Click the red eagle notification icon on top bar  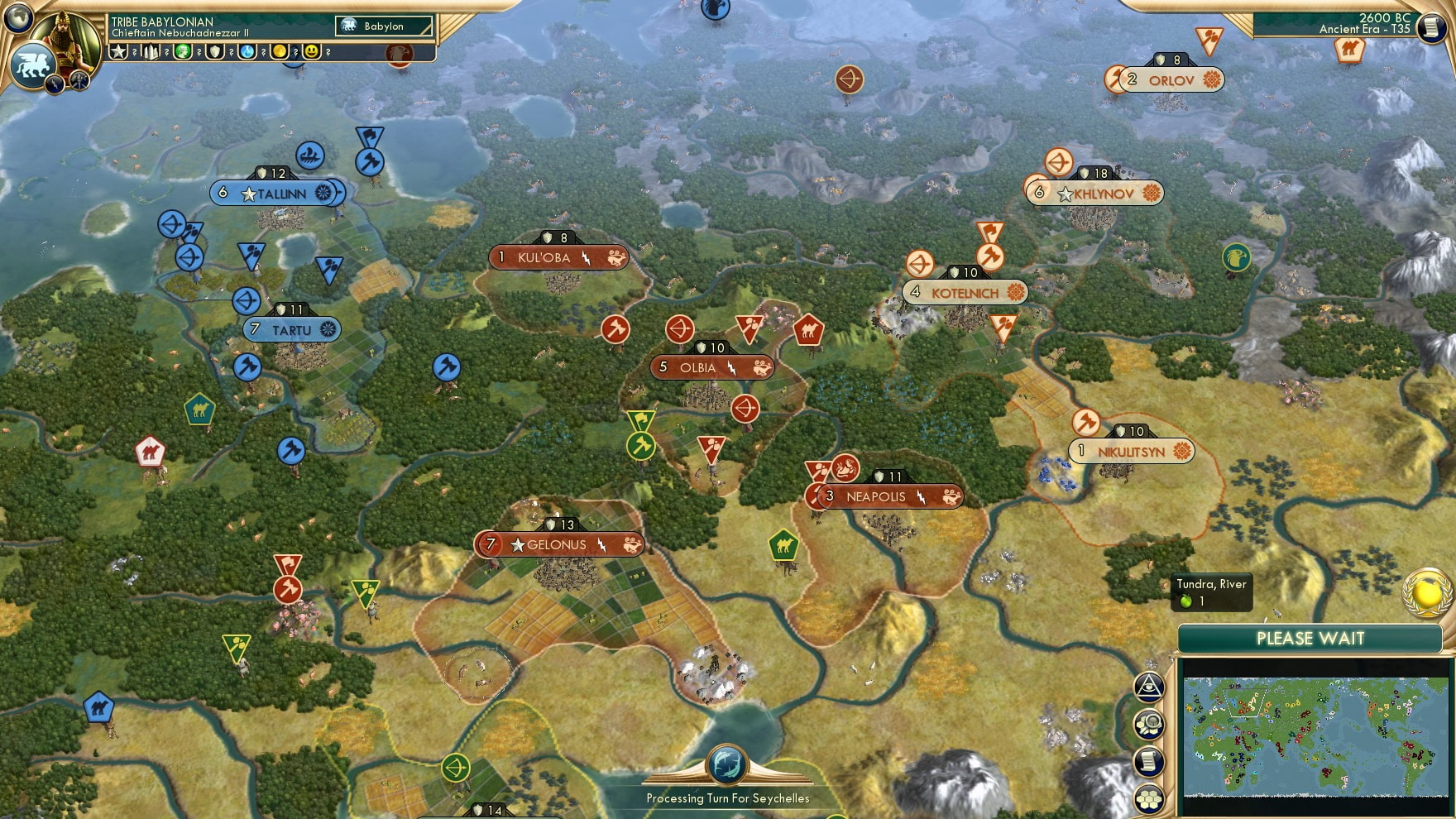pyautogui.click(x=400, y=53)
